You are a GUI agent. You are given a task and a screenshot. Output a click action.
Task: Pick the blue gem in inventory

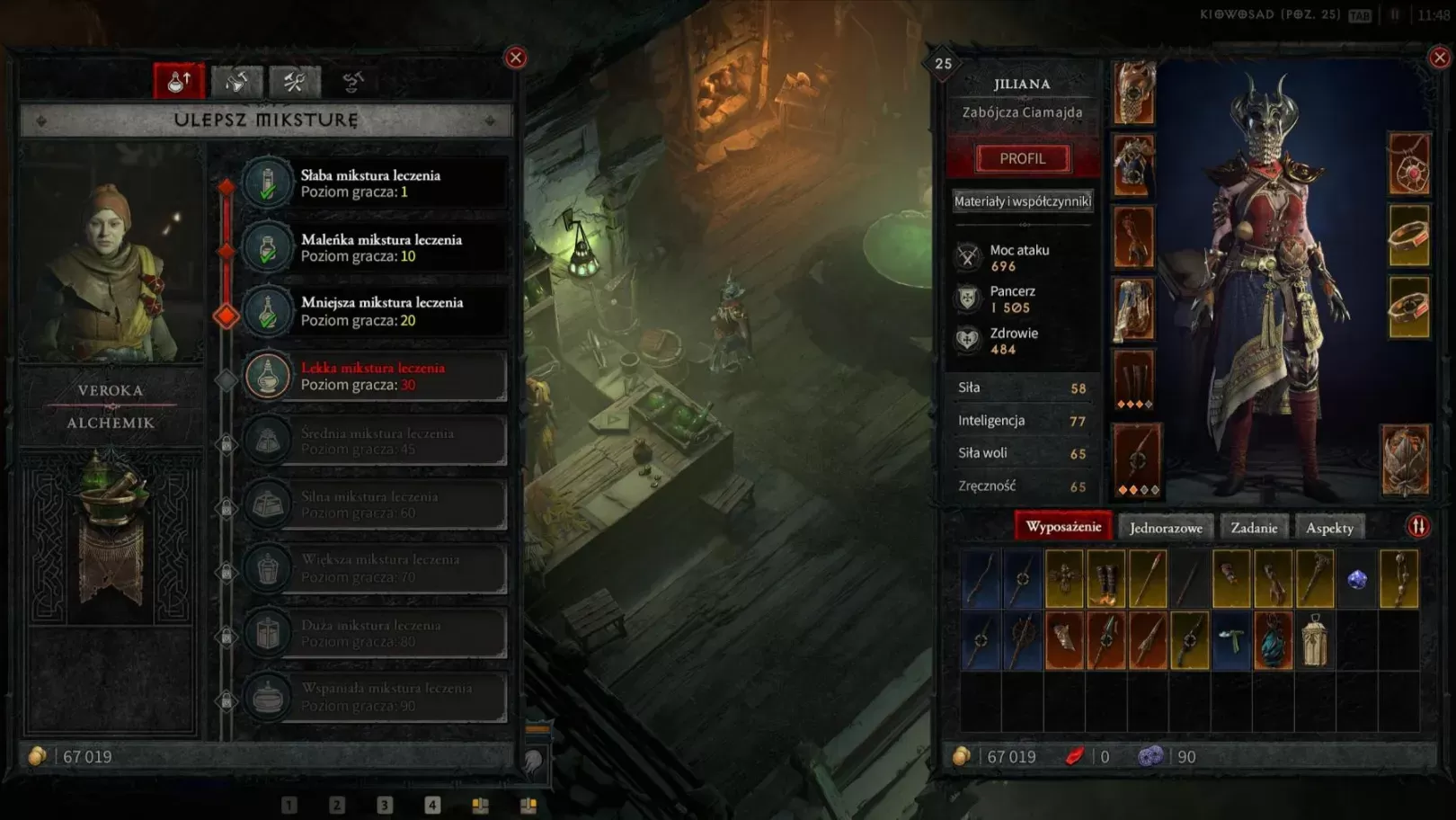(1357, 579)
